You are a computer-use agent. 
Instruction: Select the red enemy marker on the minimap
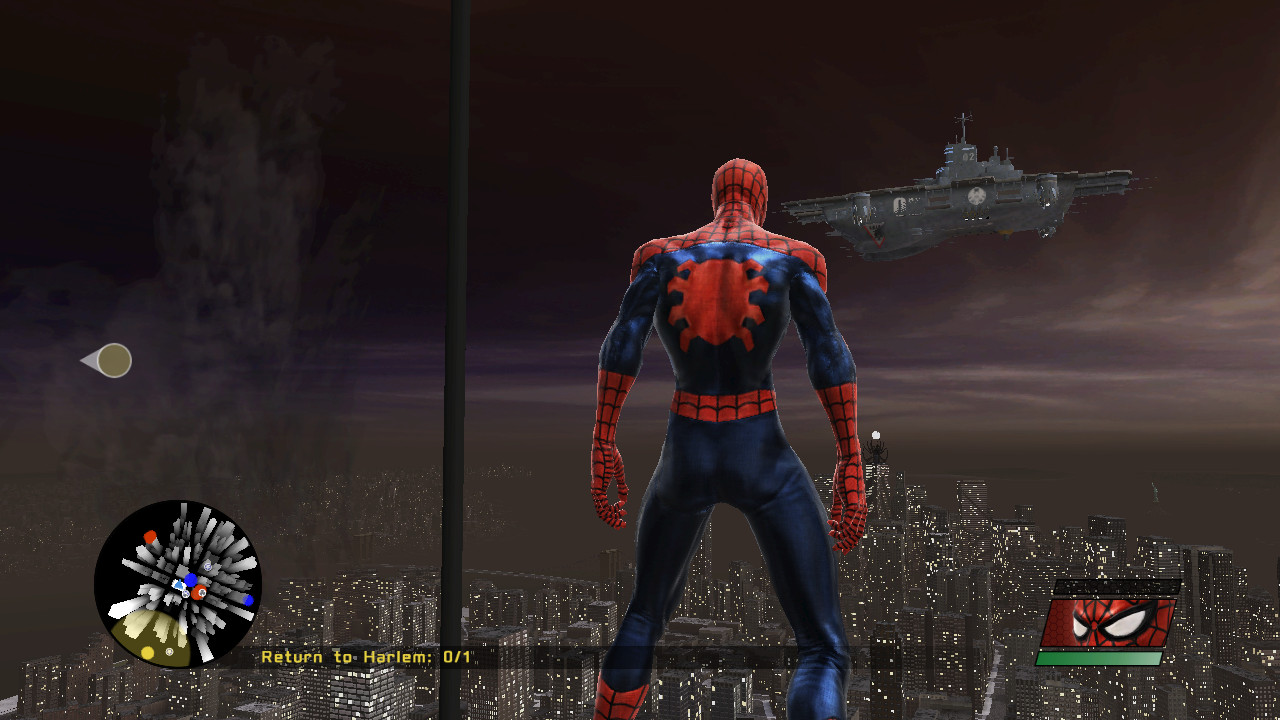point(199,592)
